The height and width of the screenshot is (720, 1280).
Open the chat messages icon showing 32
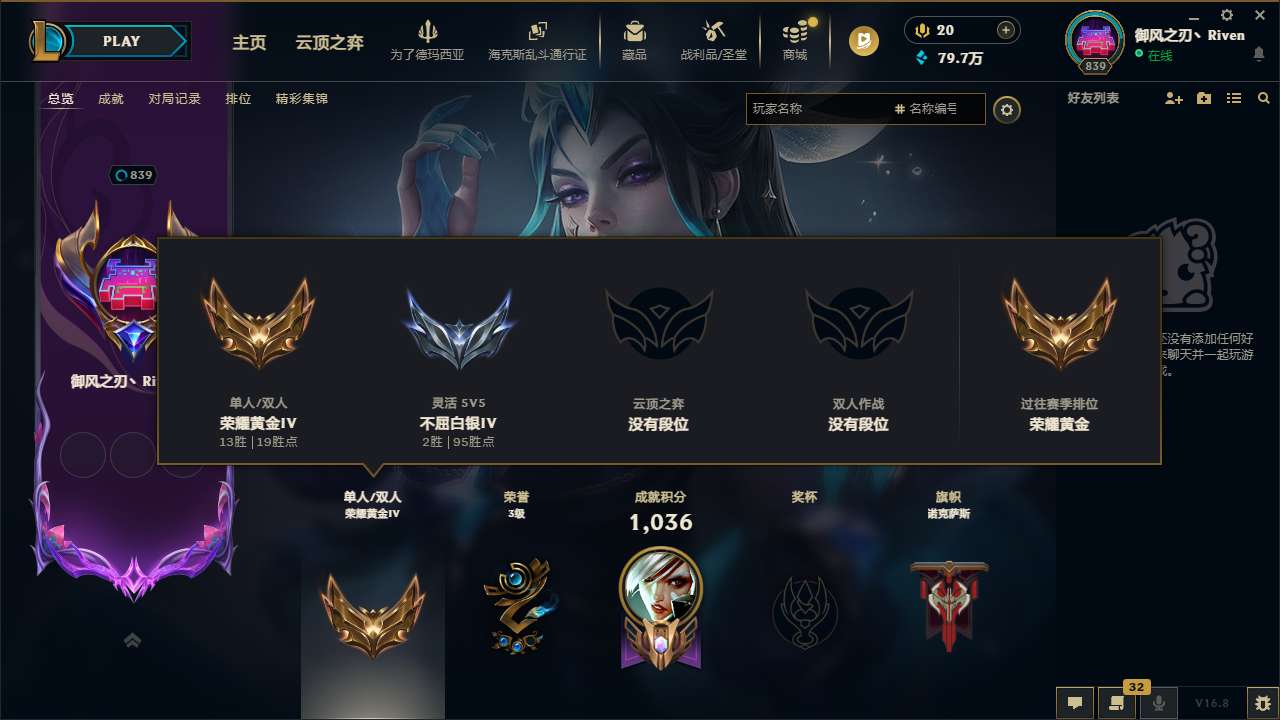pyautogui.click(x=1117, y=703)
